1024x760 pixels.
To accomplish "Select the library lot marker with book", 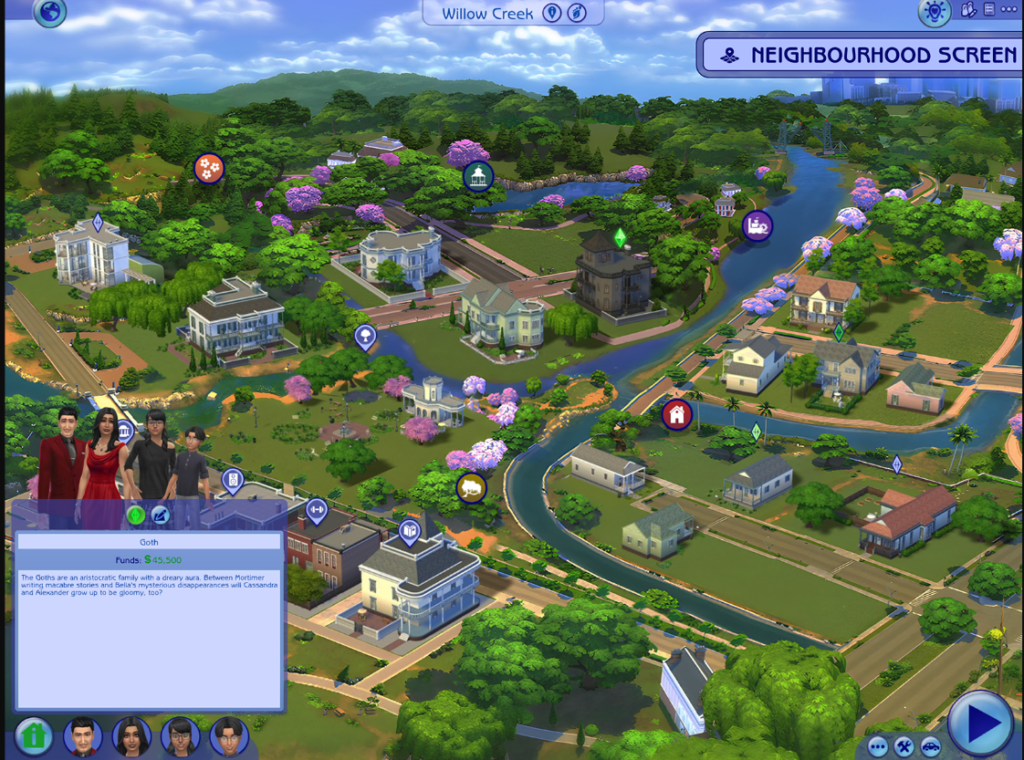I will 409,531.
